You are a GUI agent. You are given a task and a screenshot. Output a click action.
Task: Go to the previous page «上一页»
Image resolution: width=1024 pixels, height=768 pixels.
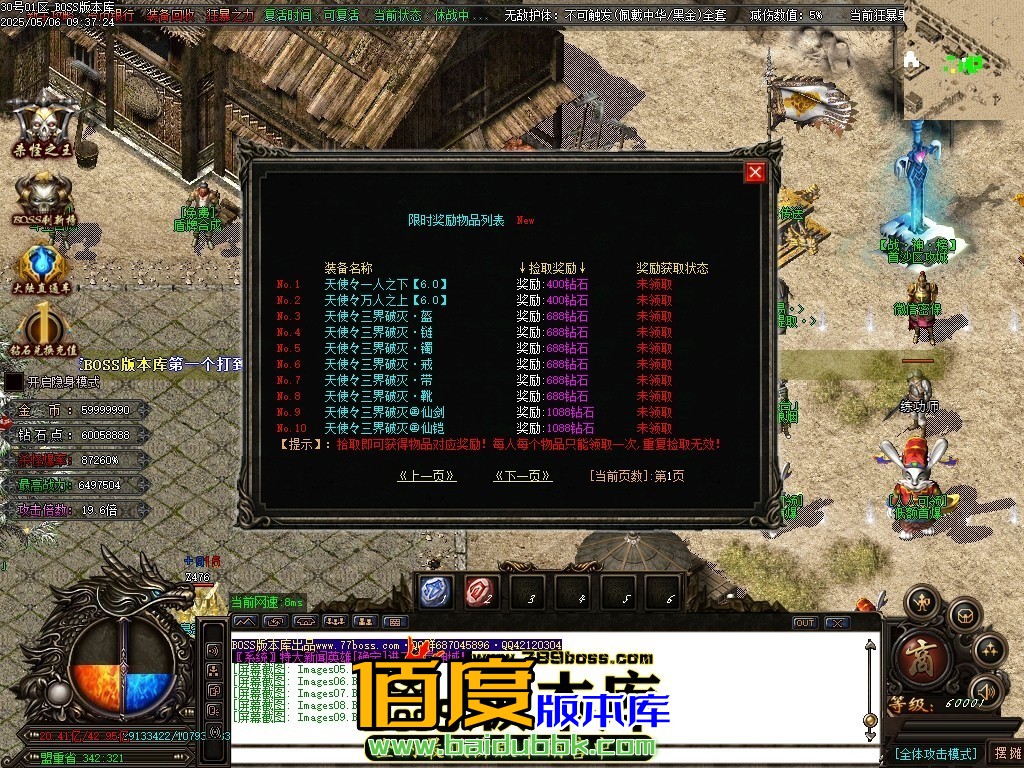427,476
